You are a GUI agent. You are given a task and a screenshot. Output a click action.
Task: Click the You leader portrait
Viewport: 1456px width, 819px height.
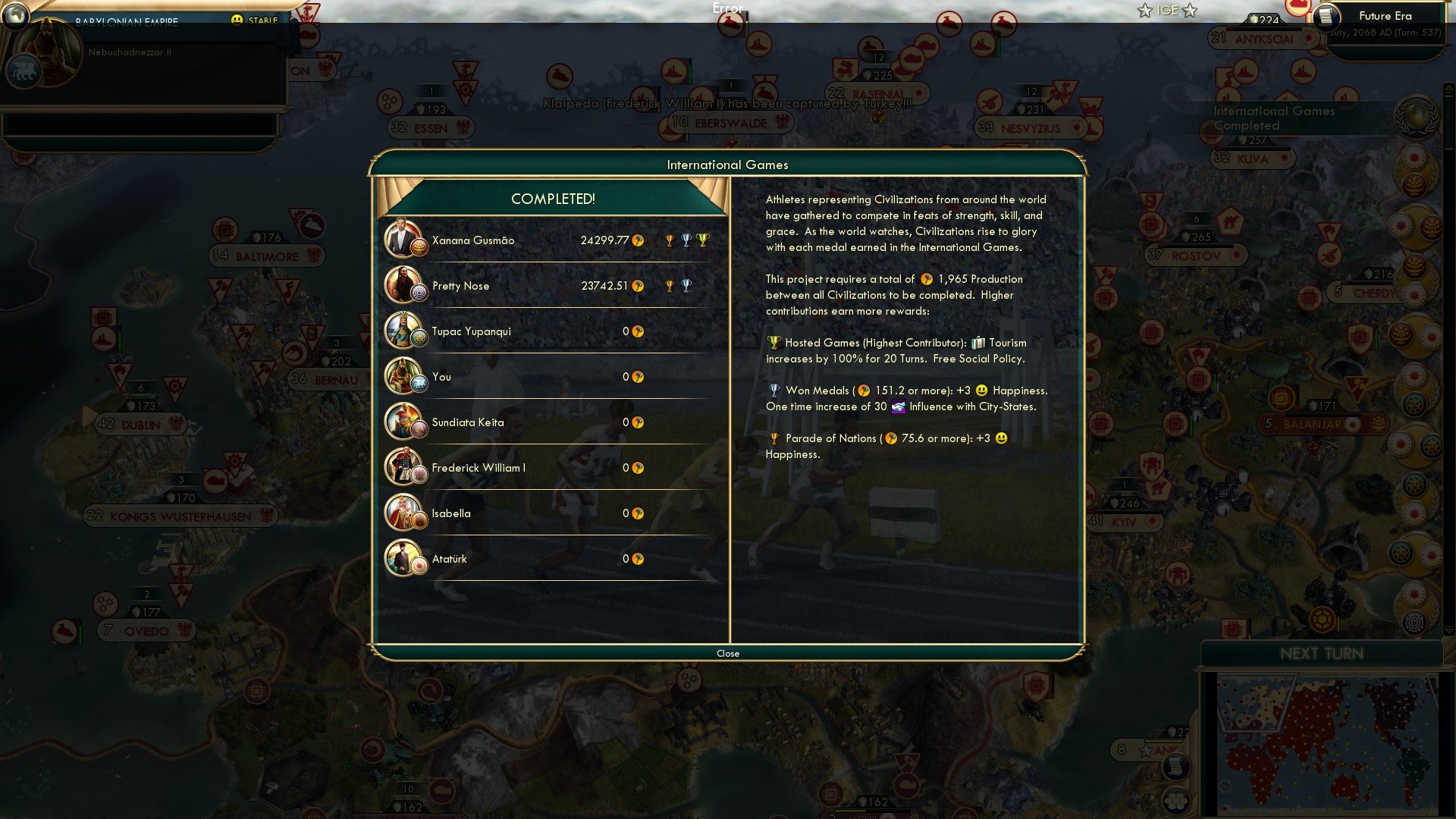404,376
